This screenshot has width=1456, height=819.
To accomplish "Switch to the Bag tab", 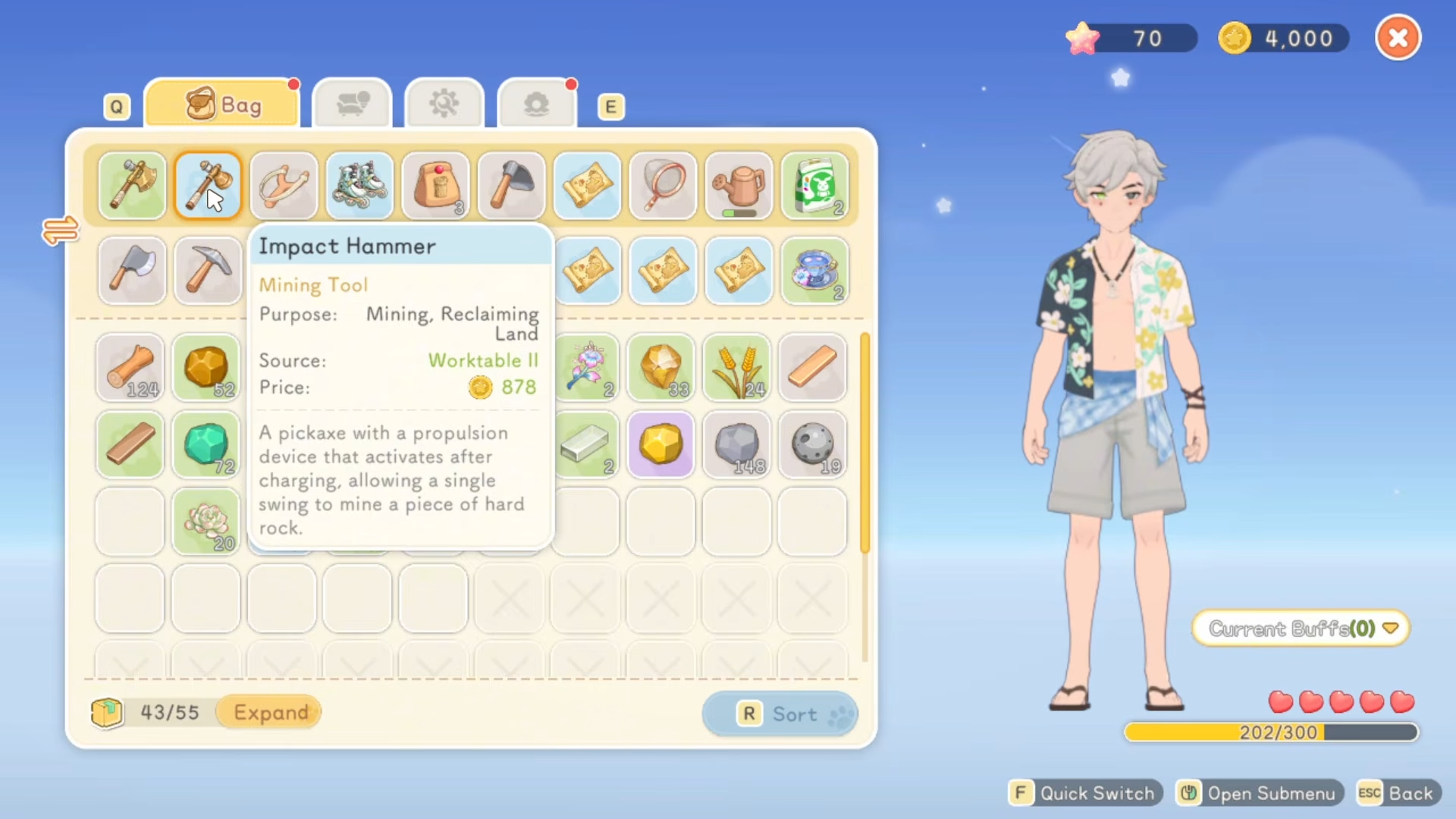I will (x=221, y=105).
